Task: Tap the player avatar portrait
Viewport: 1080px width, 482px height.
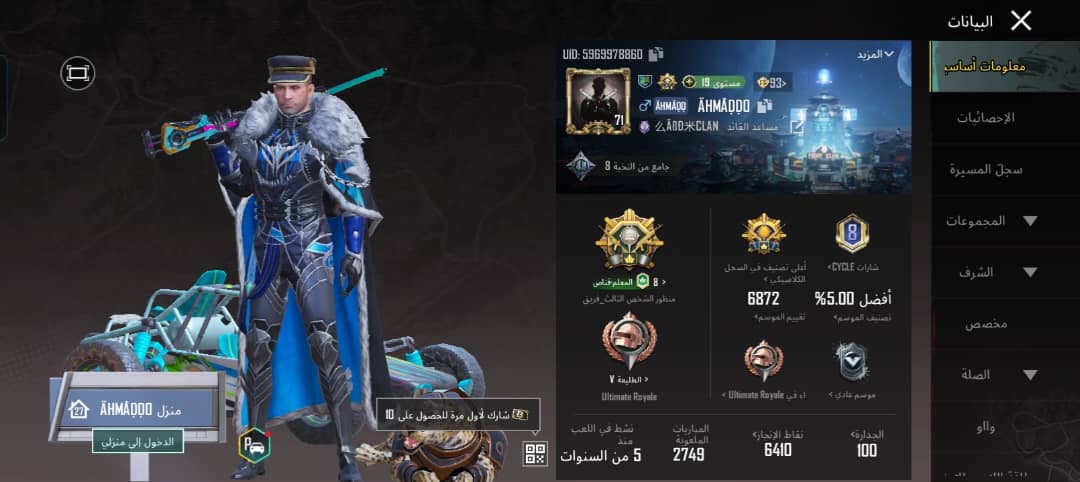Action: [x=598, y=101]
